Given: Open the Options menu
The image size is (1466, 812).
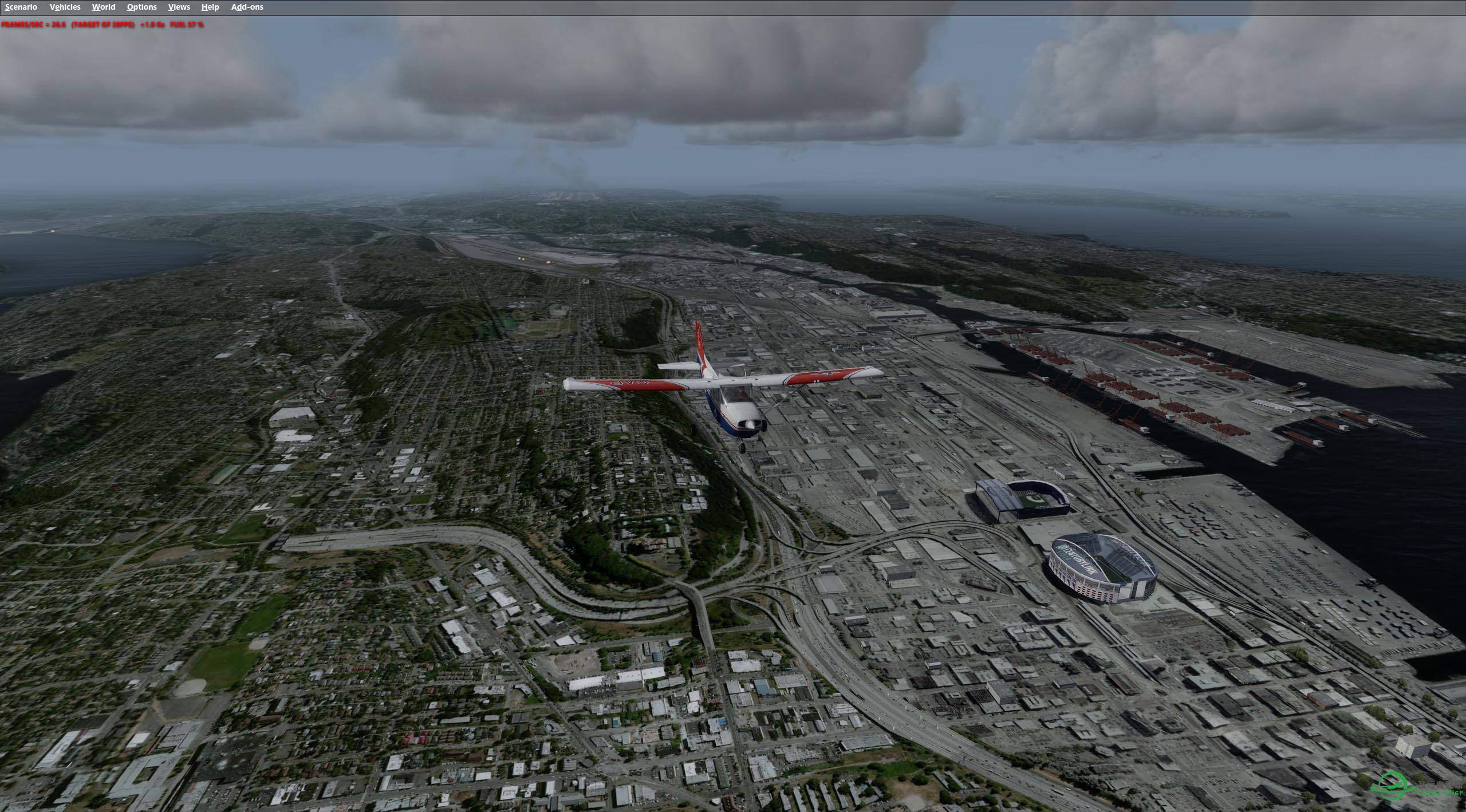Looking at the screenshot, I should click(x=141, y=7).
